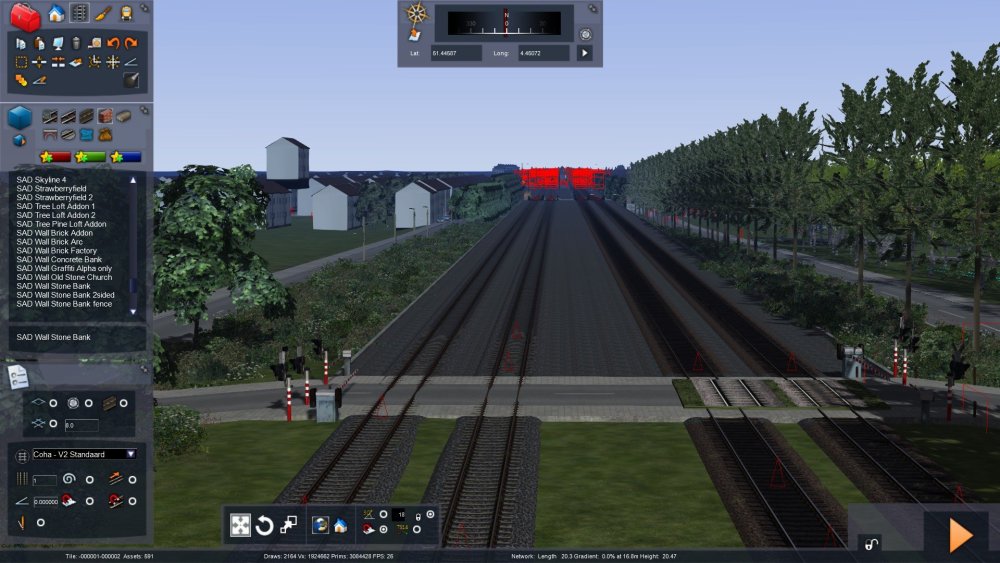Undo the last edit with left arrow

tap(112, 43)
